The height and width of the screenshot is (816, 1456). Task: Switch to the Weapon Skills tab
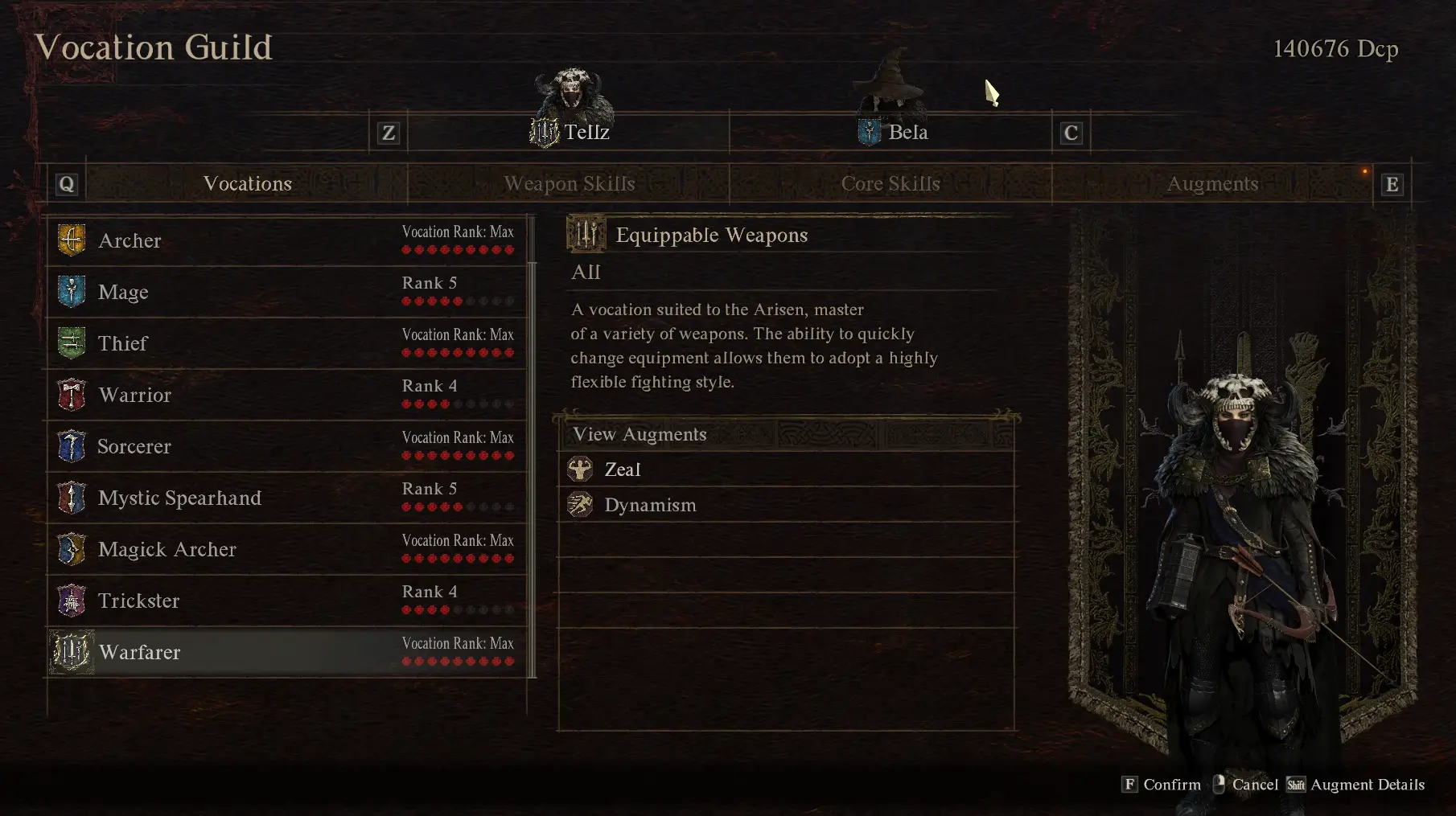(569, 183)
